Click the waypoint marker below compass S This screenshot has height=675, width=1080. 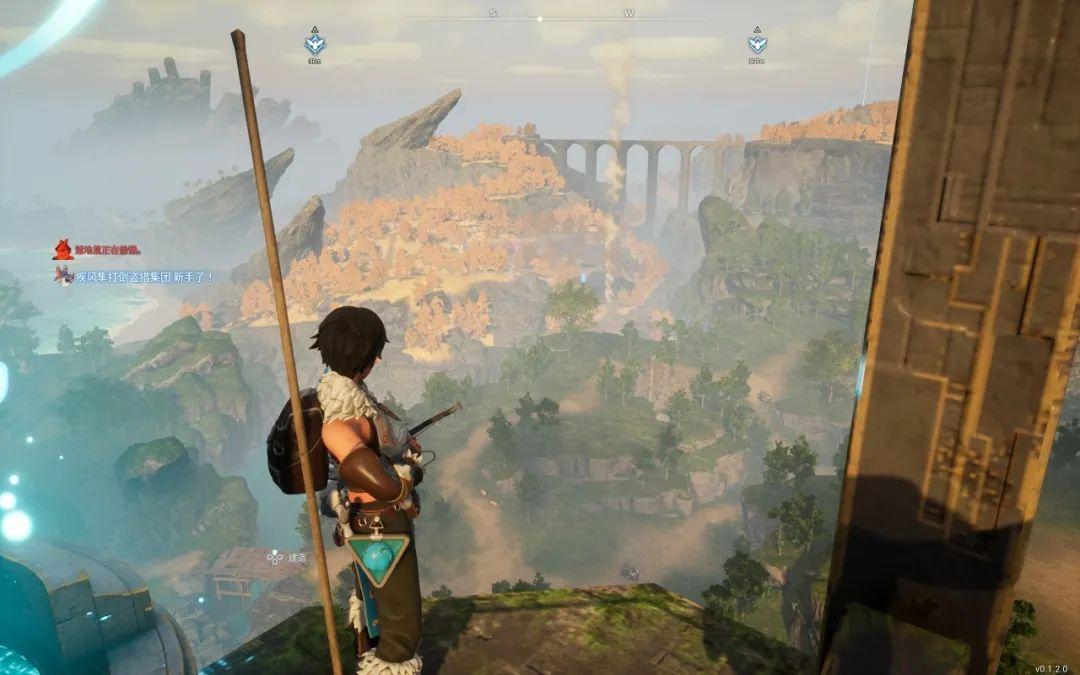click(x=315, y=43)
